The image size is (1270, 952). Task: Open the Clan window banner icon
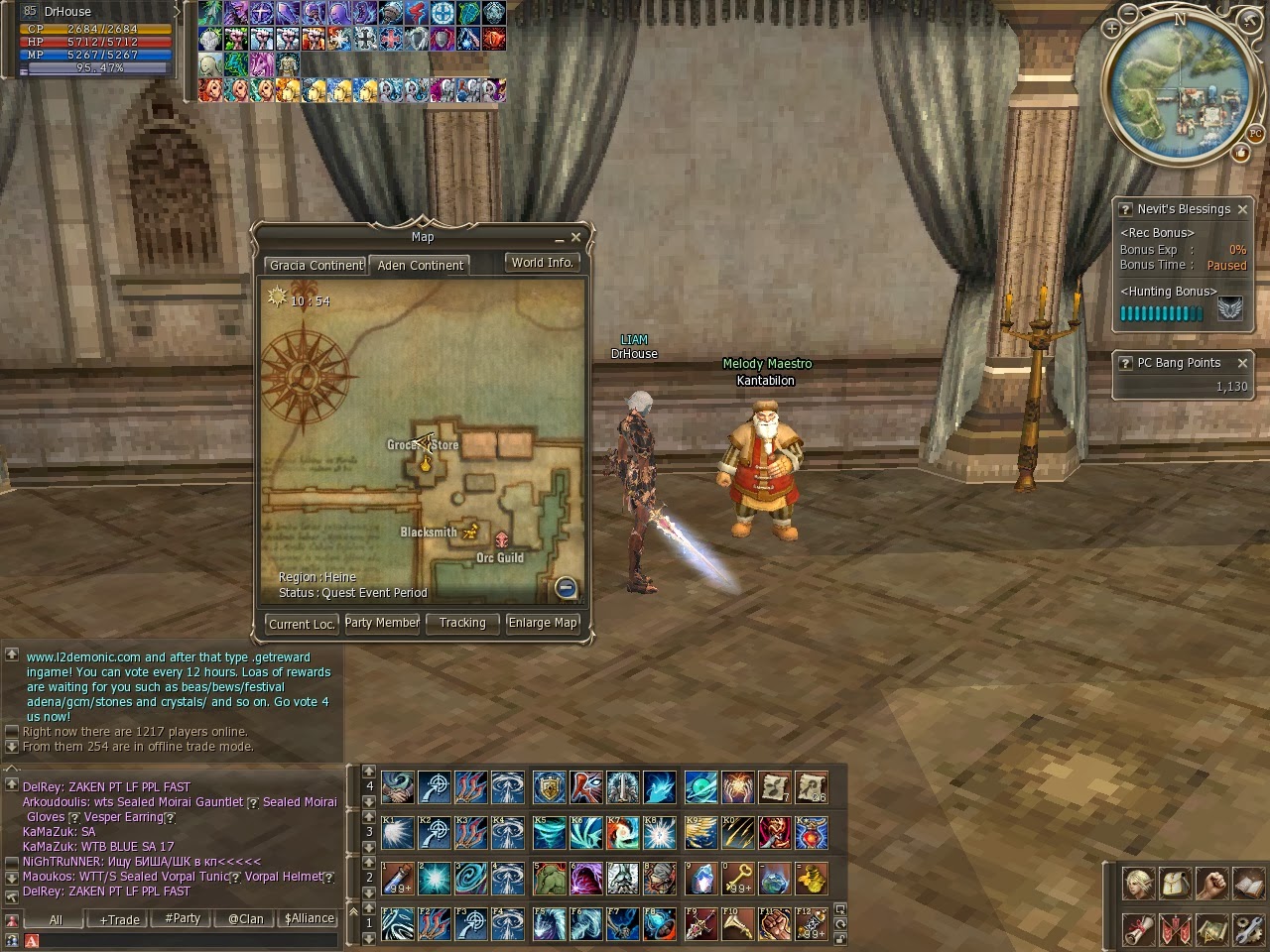tap(1175, 930)
